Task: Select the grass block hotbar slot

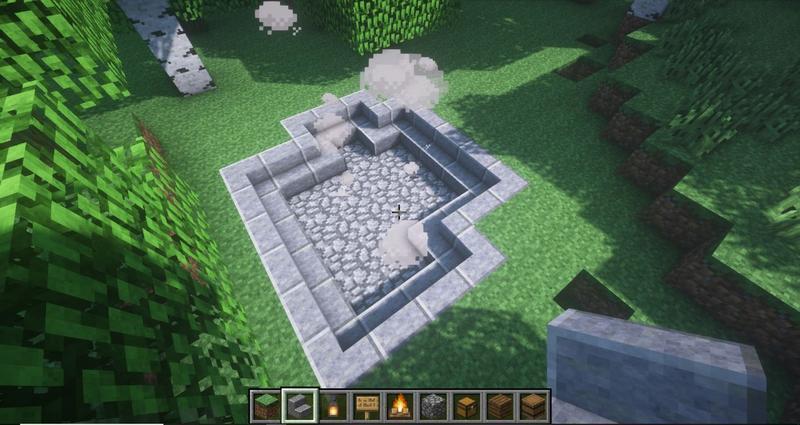Action: tap(266, 406)
